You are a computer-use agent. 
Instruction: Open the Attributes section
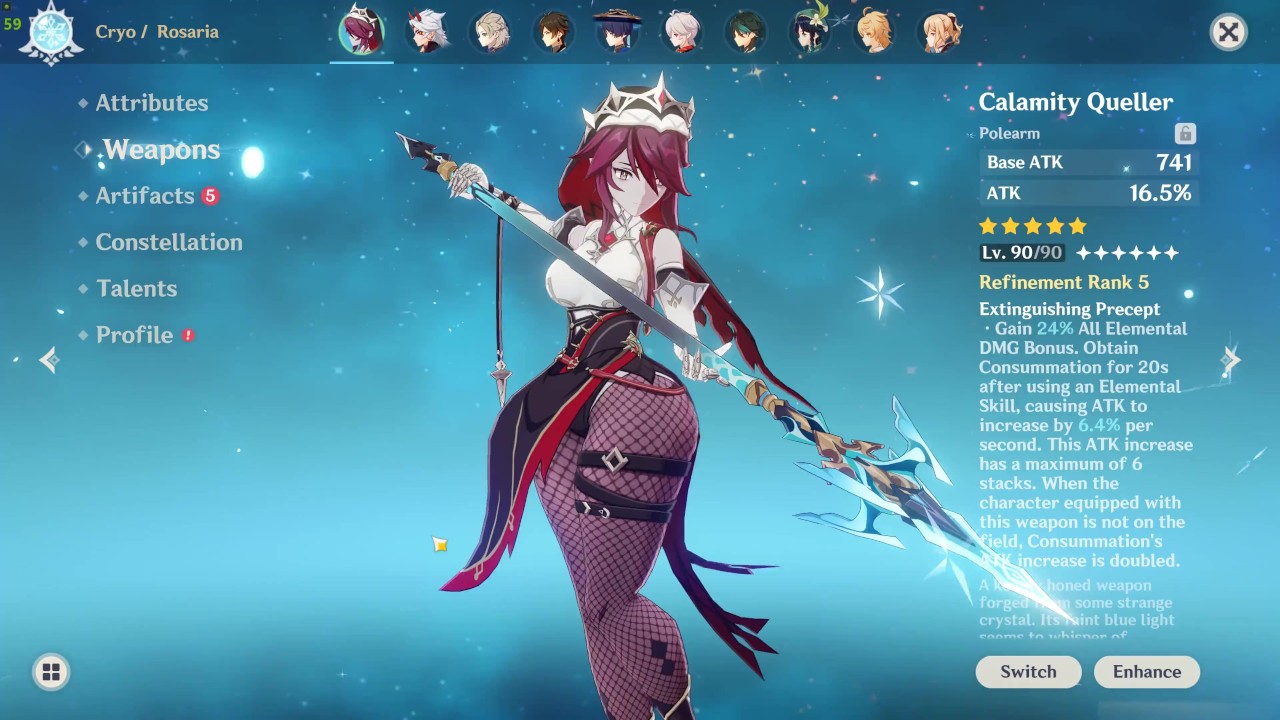[151, 103]
